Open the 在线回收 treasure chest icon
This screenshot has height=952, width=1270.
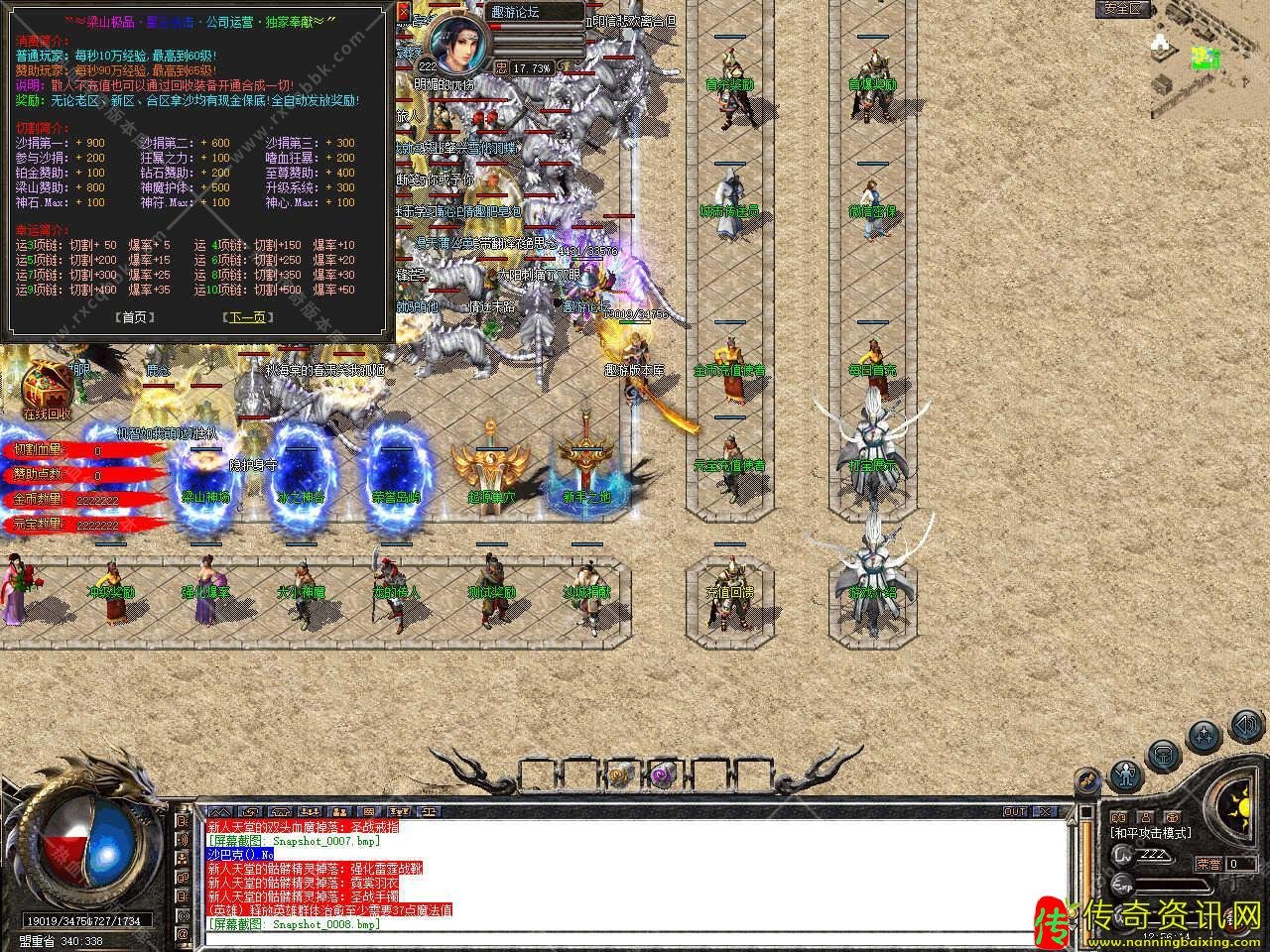click(47, 387)
